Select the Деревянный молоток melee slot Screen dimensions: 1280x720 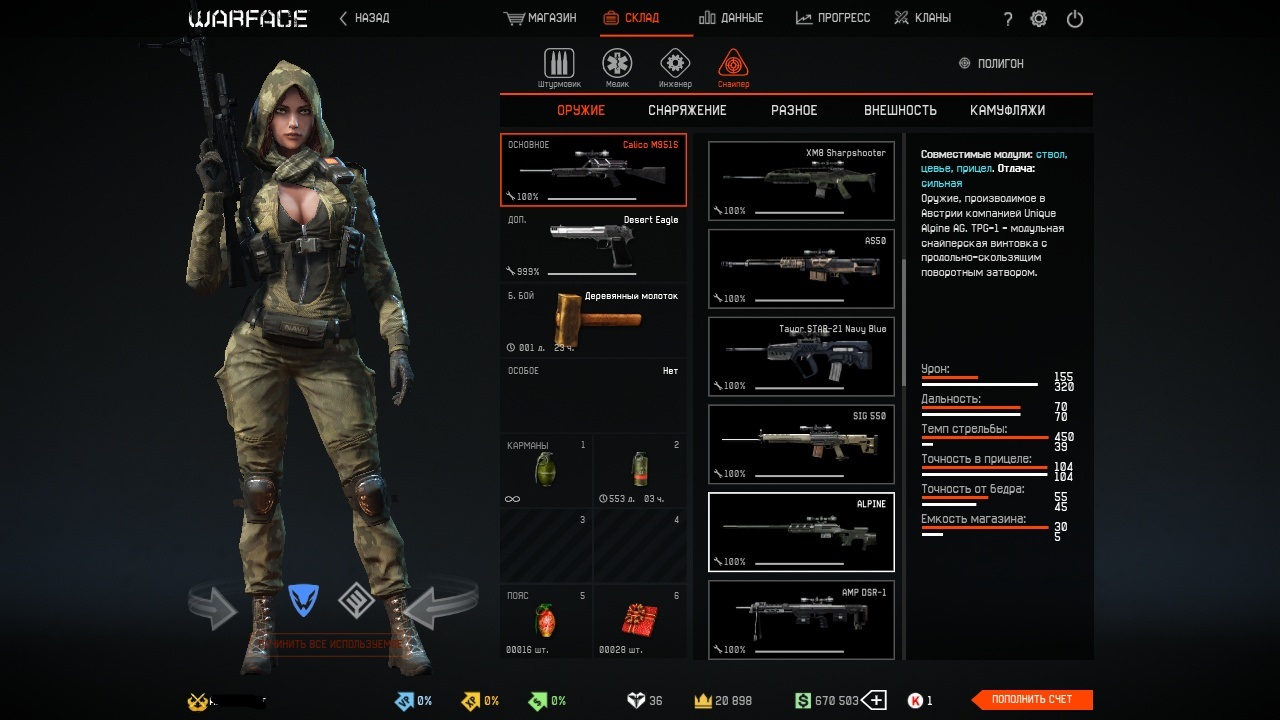click(x=593, y=321)
